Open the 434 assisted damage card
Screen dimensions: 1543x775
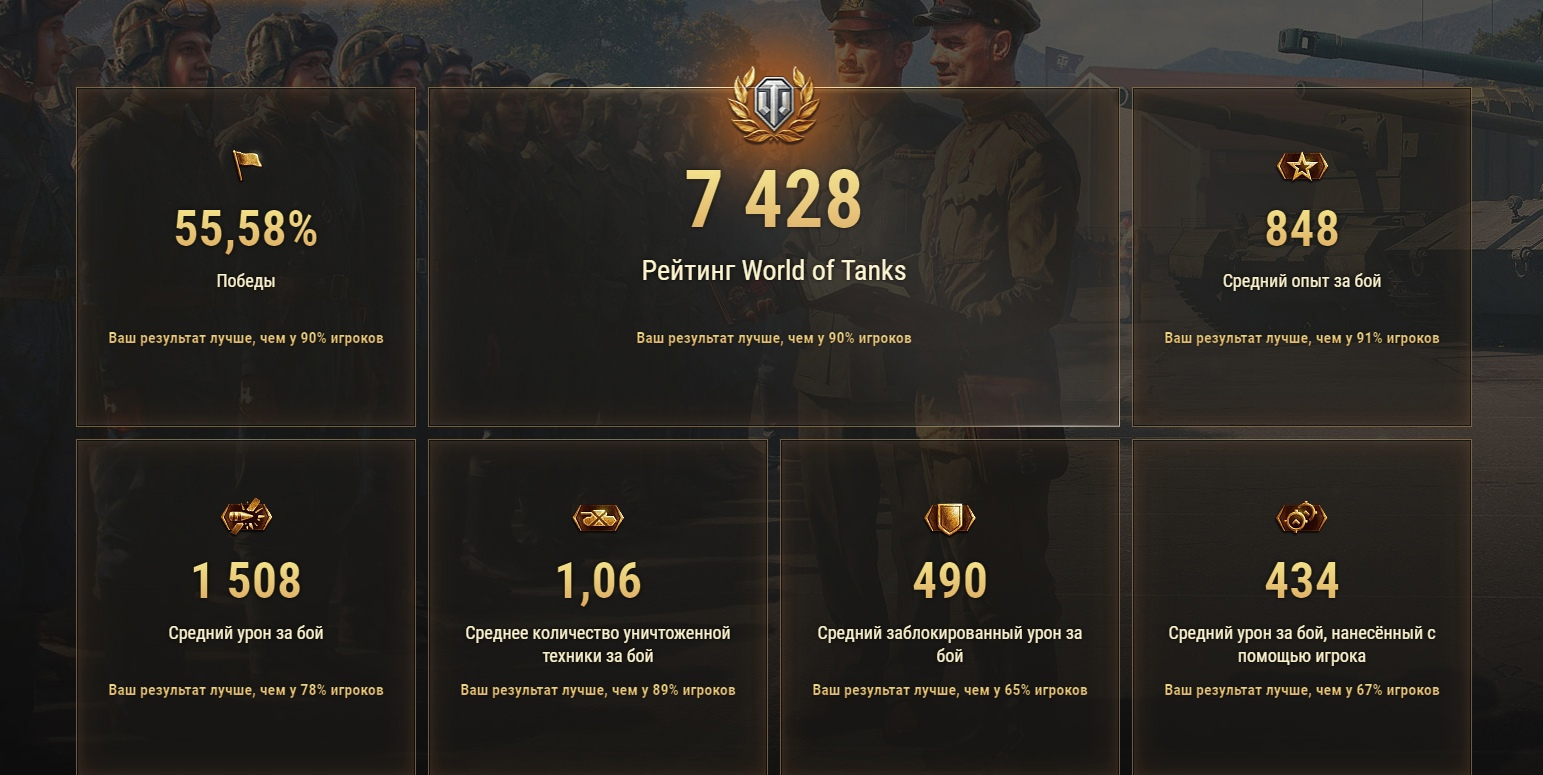pyautogui.click(x=1302, y=578)
